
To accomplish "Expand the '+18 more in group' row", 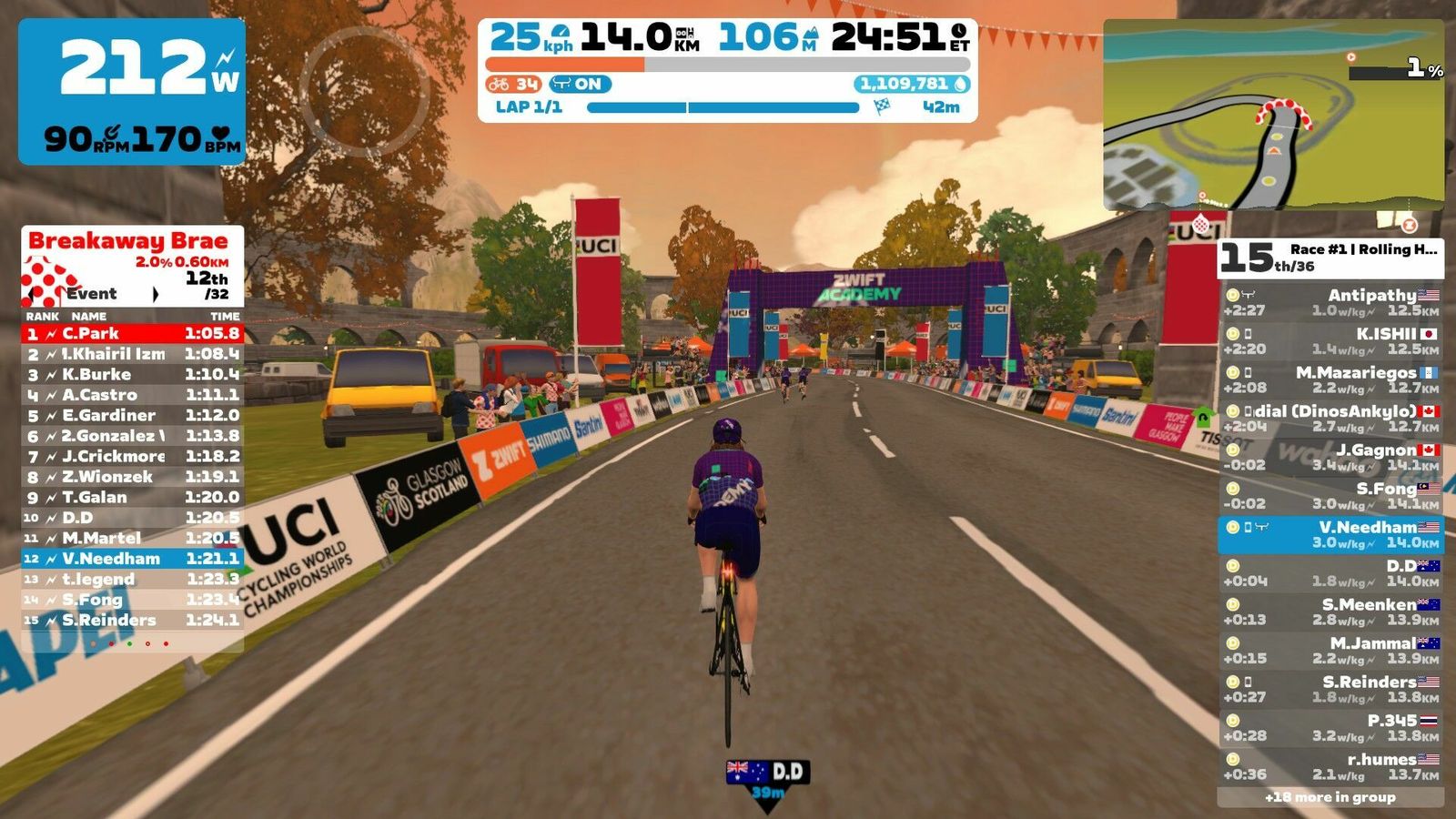I will pyautogui.click(x=1330, y=797).
